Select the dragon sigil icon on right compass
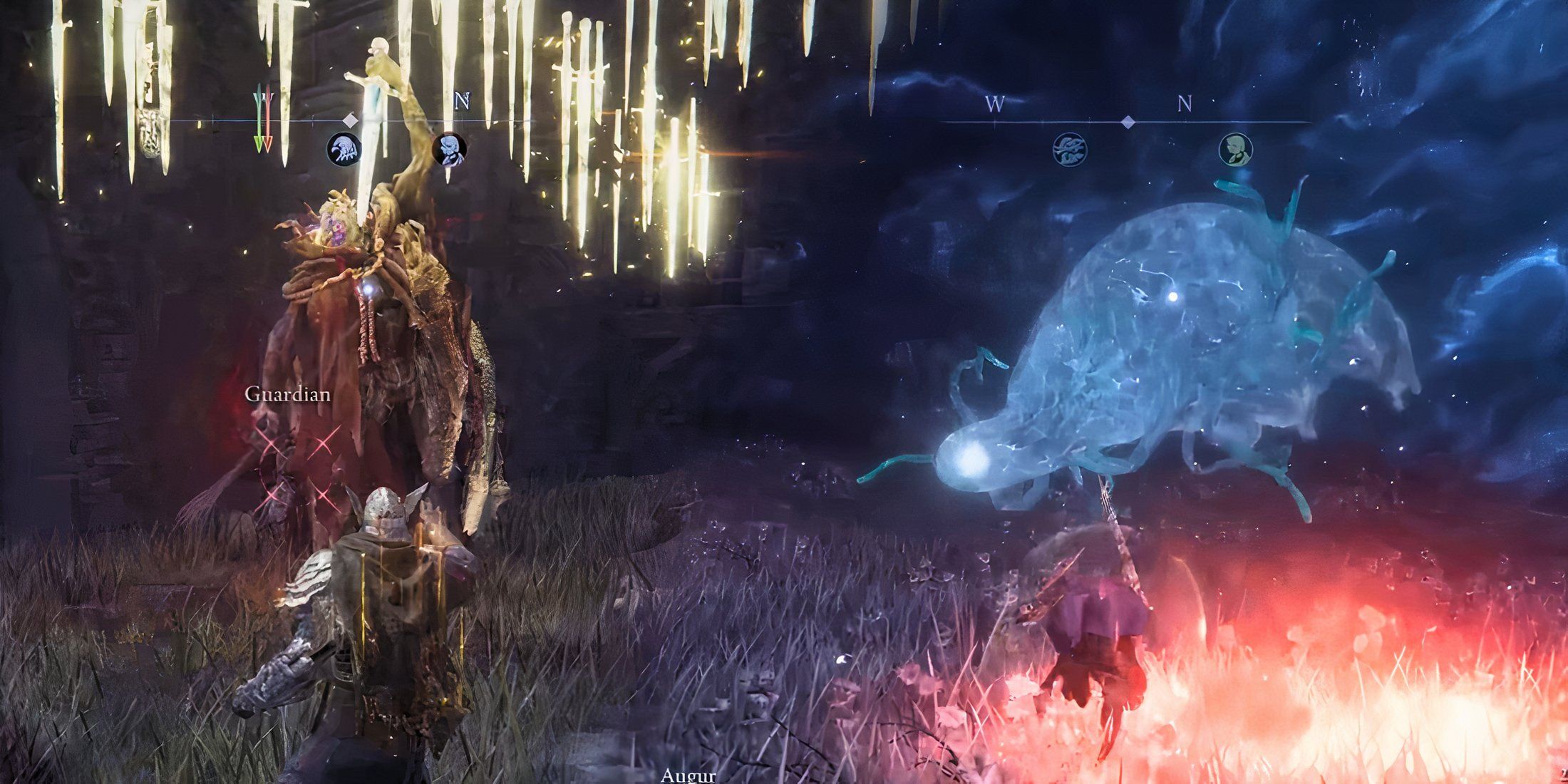This screenshot has height=784, width=1568. click(x=1070, y=150)
